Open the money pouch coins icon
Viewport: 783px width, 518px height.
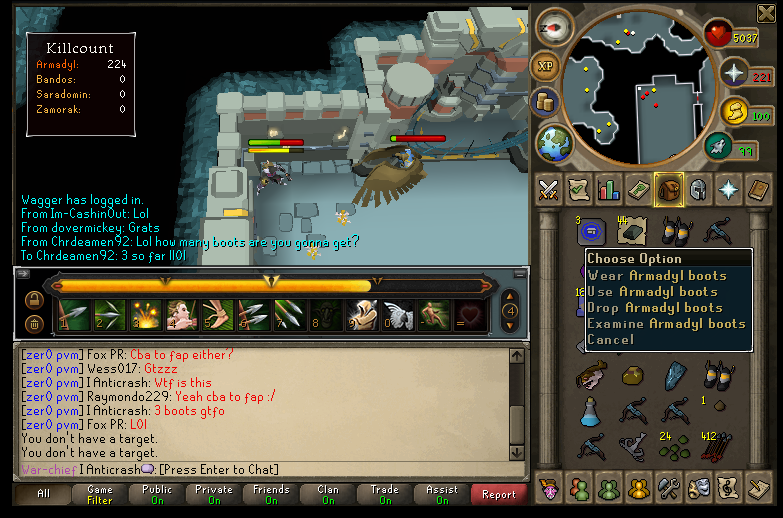pyautogui.click(x=735, y=112)
